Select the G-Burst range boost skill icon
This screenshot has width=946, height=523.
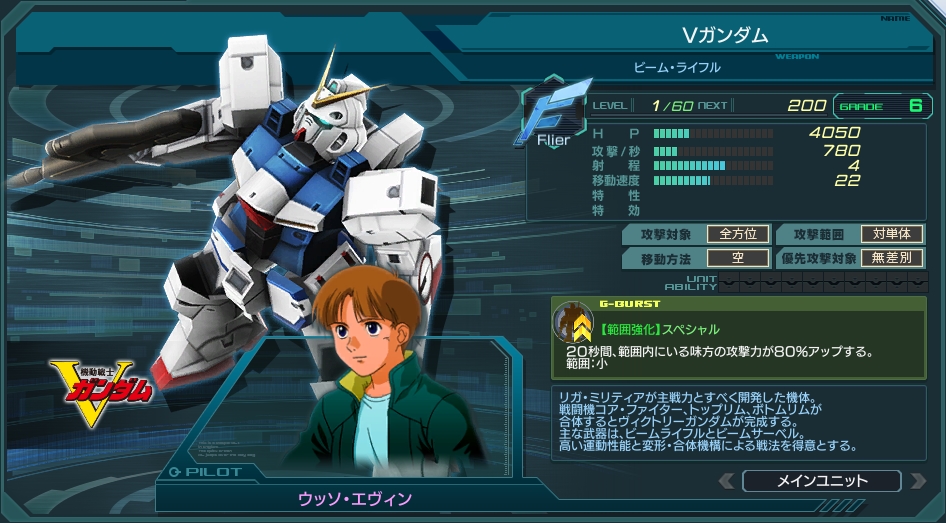(575, 323)
